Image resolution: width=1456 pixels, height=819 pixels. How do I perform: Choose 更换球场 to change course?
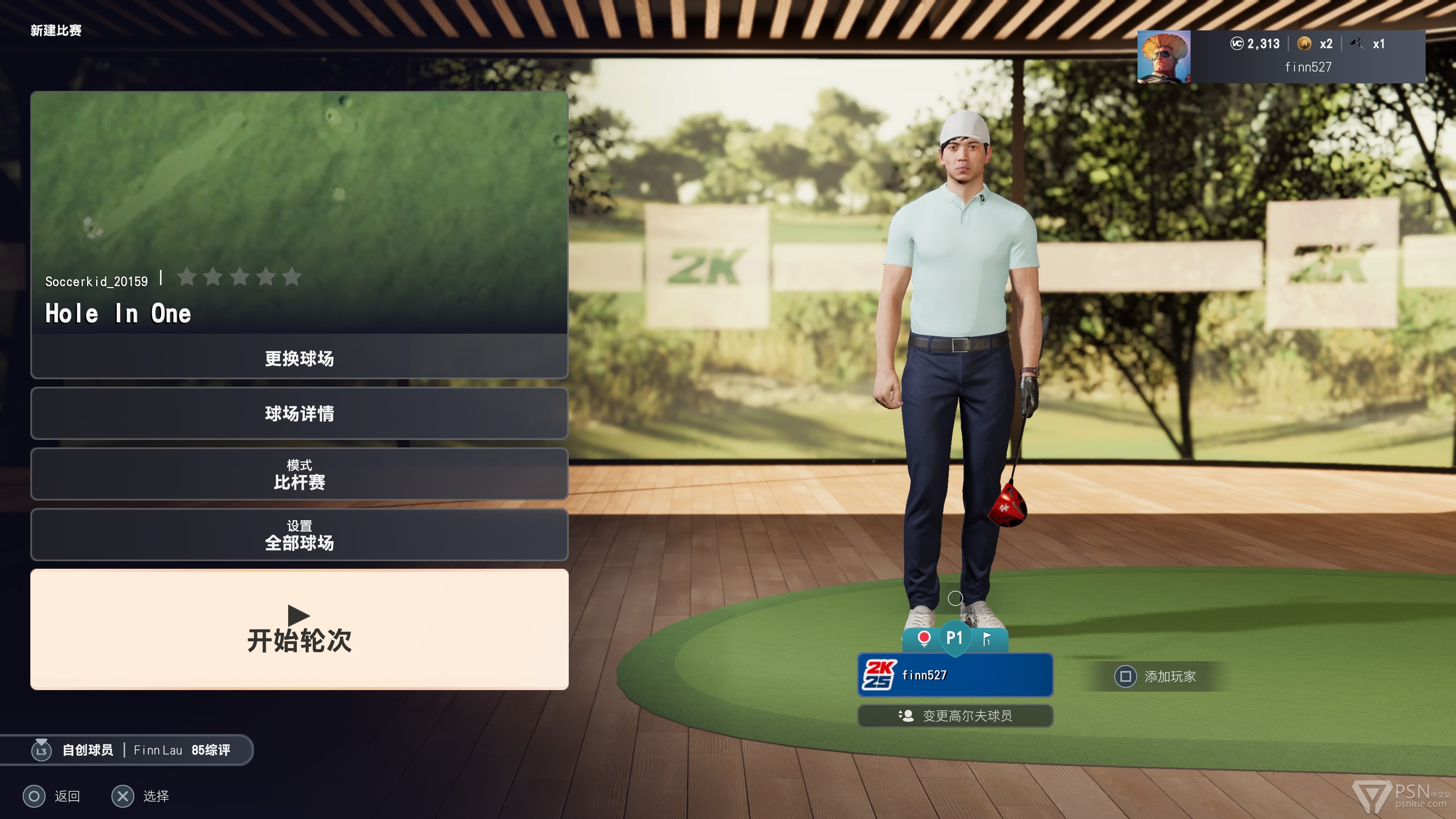(x=299, y=358)
